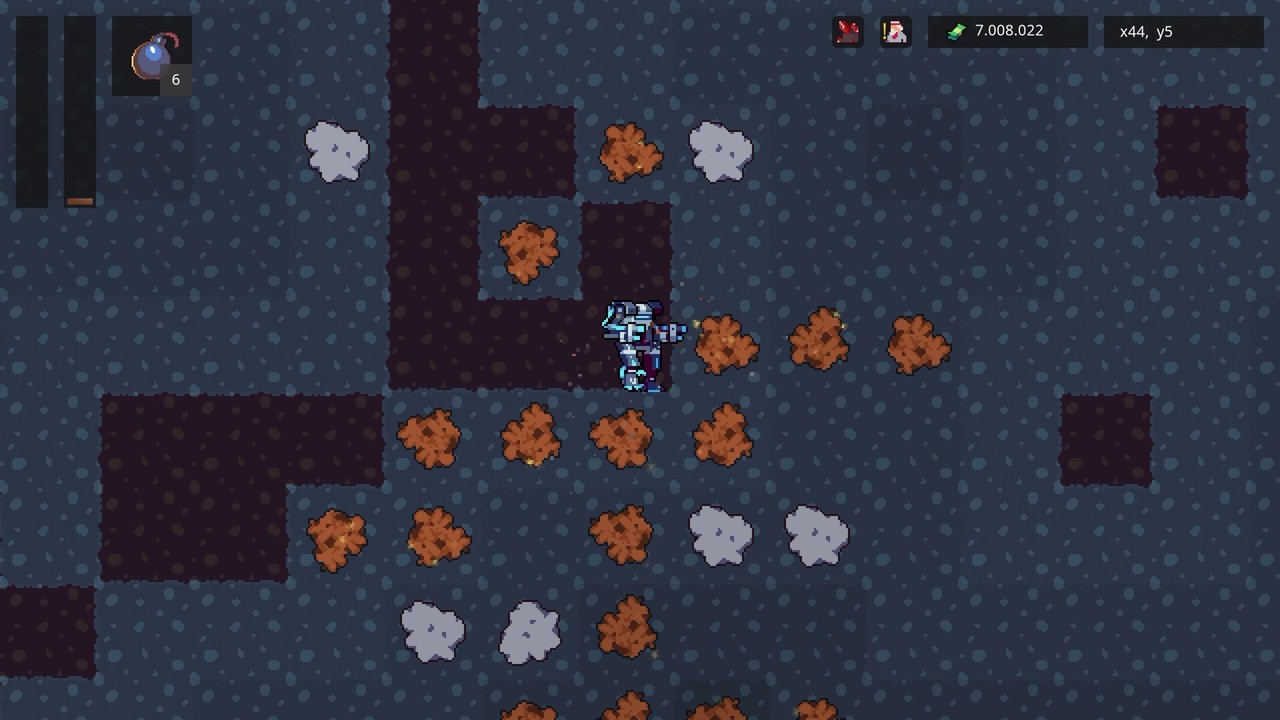Select the rightmost orange ore cluster
The width and height of the screenshot is (1280, 720).
(x=919, y=345)
